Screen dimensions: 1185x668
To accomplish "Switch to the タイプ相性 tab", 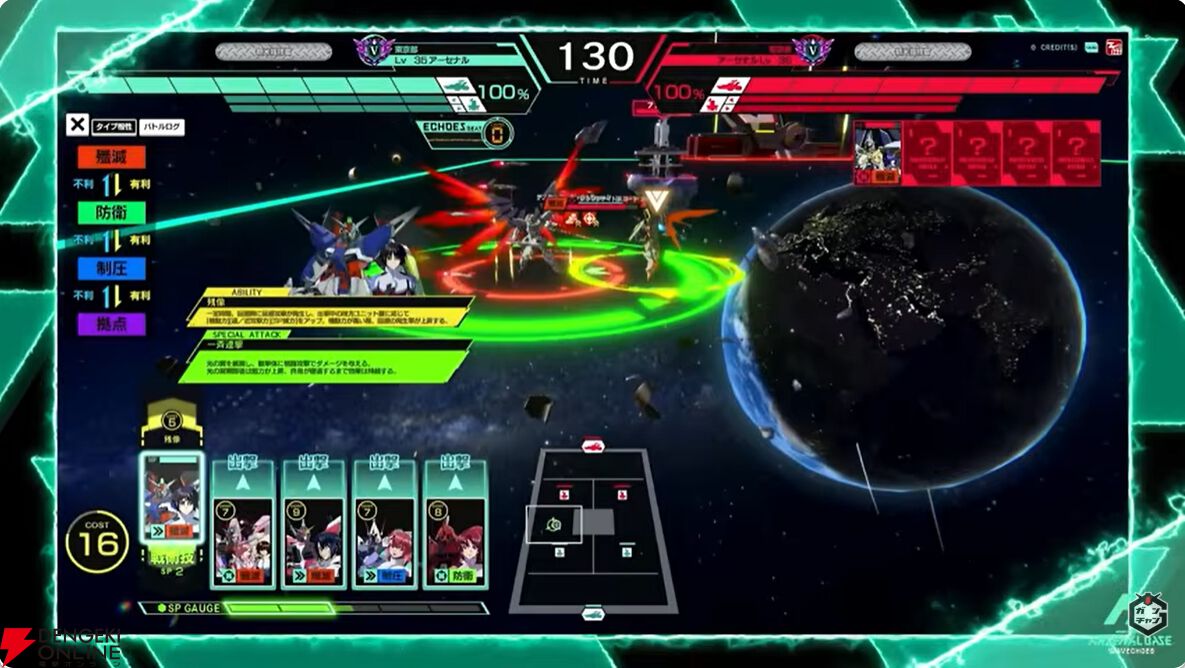I will click(113, 127).
